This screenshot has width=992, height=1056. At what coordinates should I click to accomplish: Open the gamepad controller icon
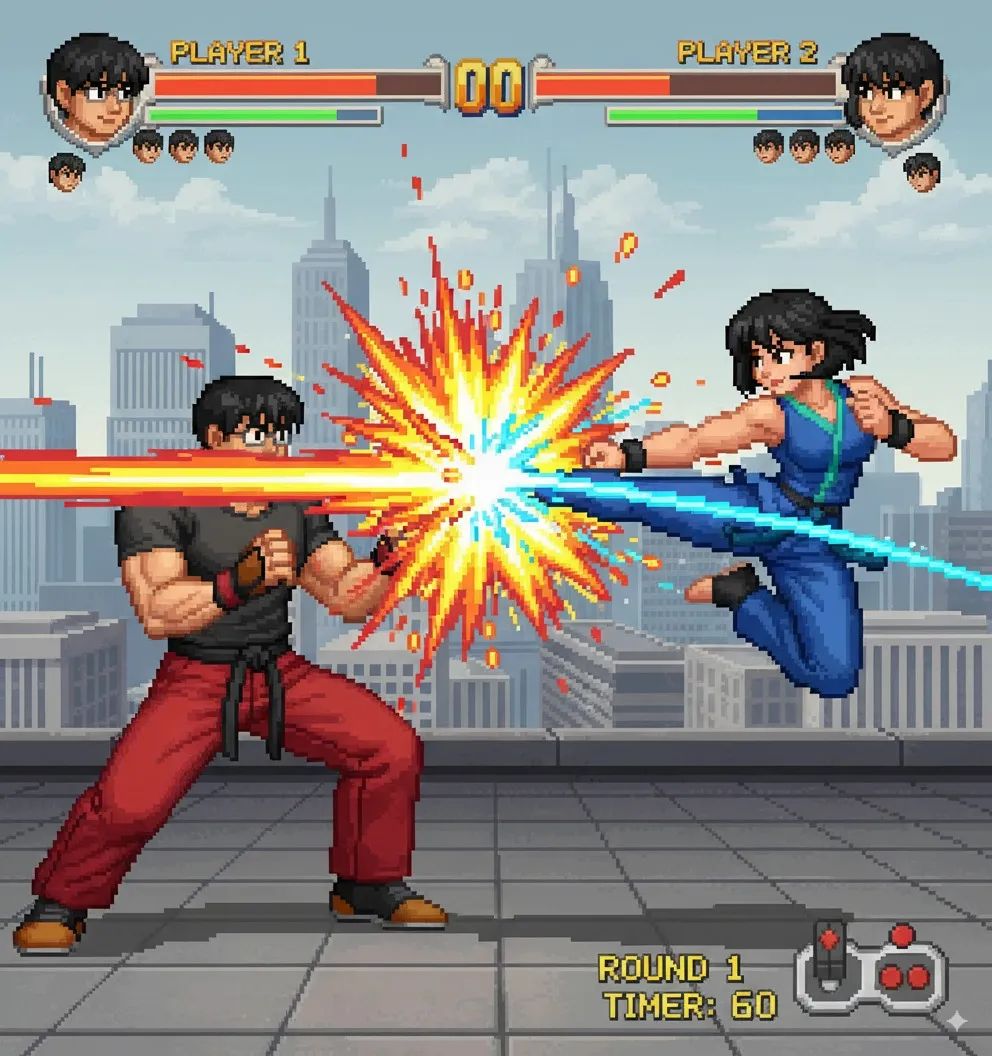pyautogui.click(x=871, y=968)
